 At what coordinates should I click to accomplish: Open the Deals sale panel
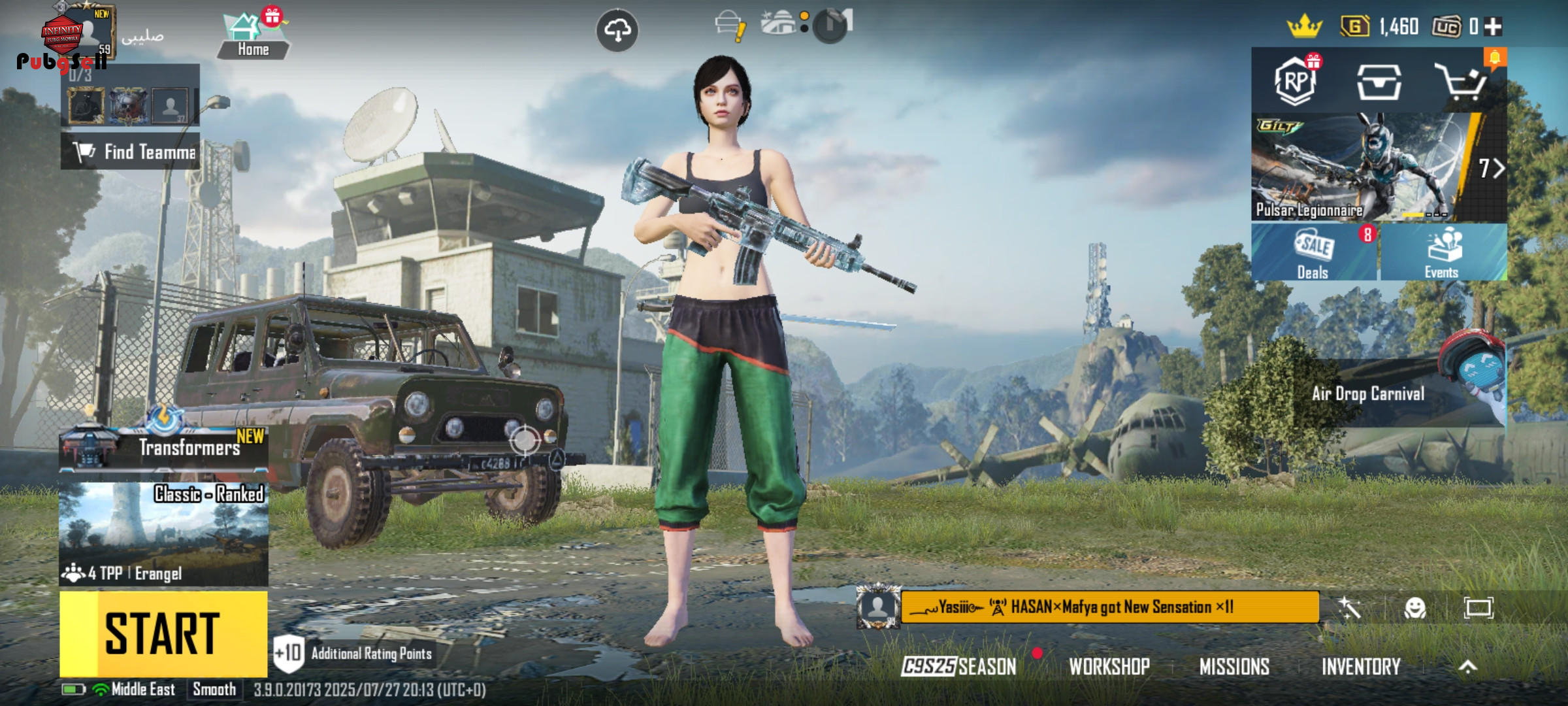[x=1314, y=253]
